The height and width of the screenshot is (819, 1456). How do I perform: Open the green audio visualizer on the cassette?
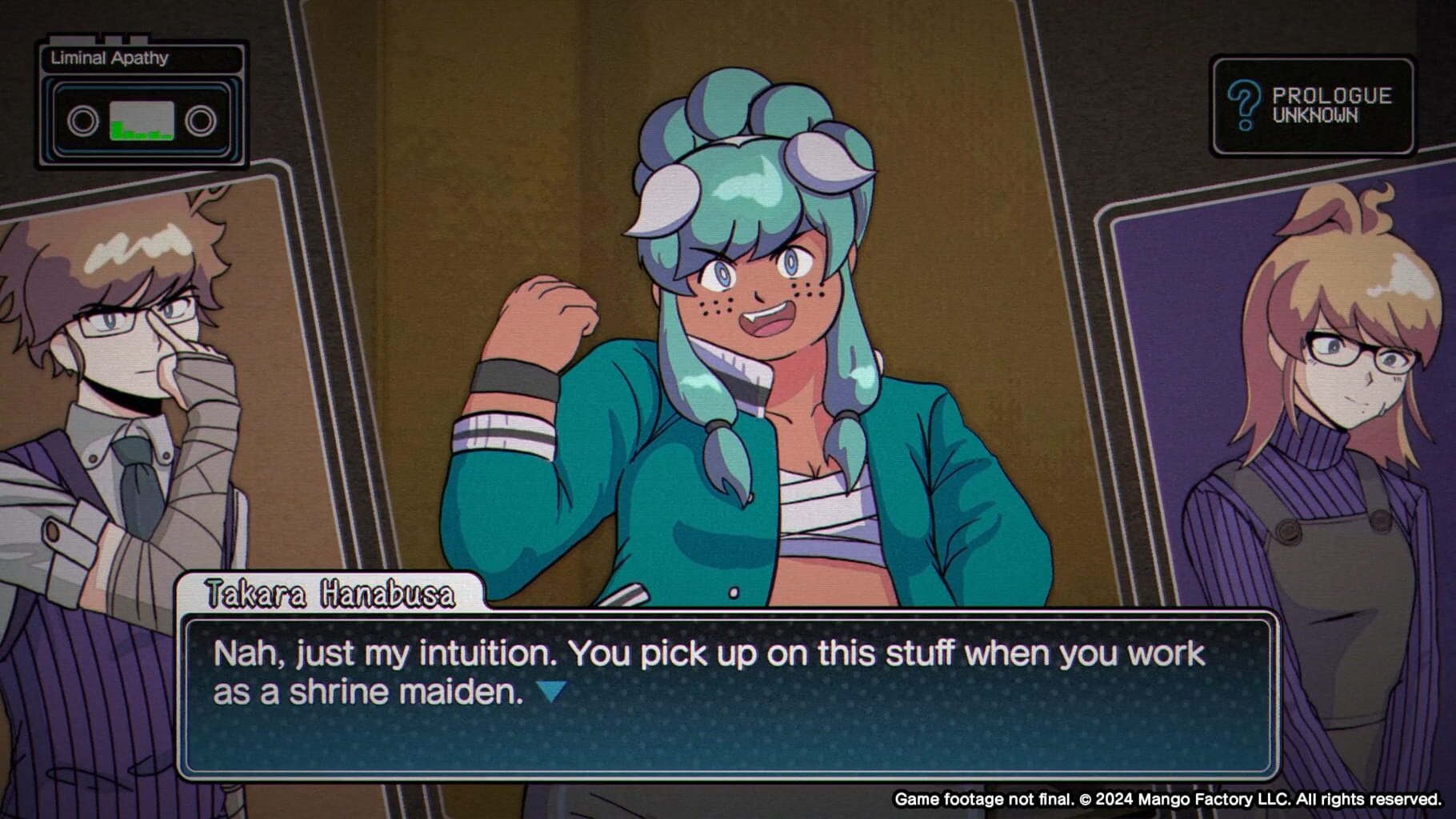(x=141, y=120)
